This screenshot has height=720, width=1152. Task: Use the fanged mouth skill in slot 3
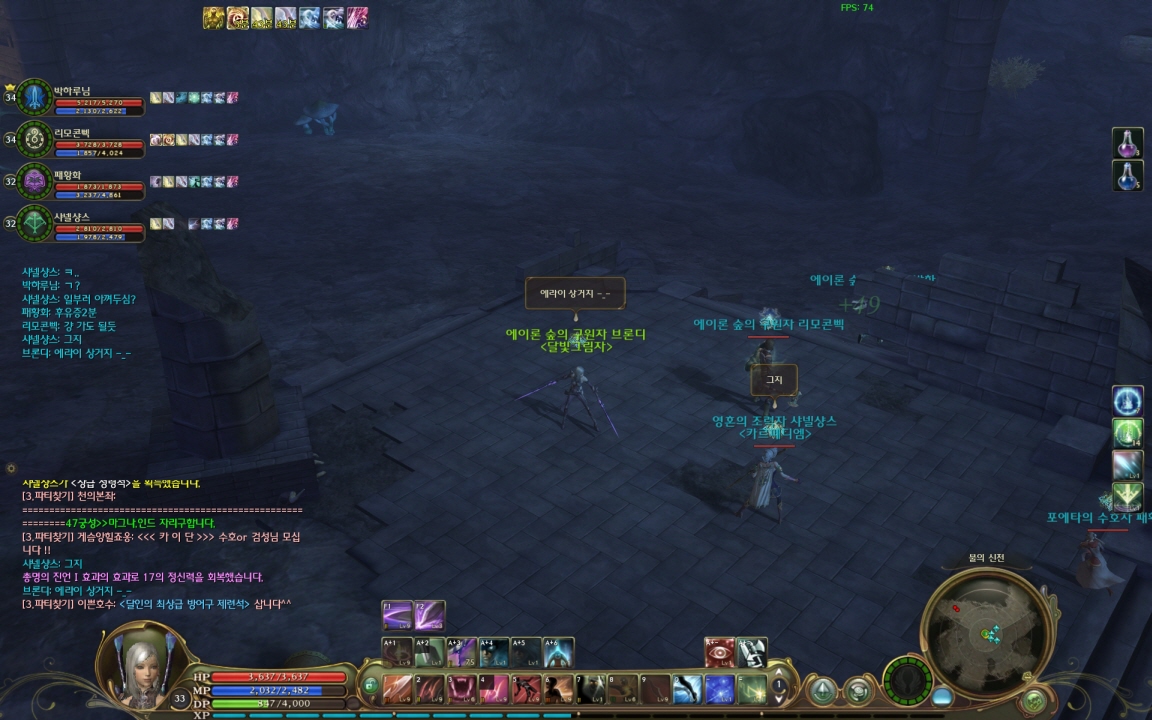463,688
